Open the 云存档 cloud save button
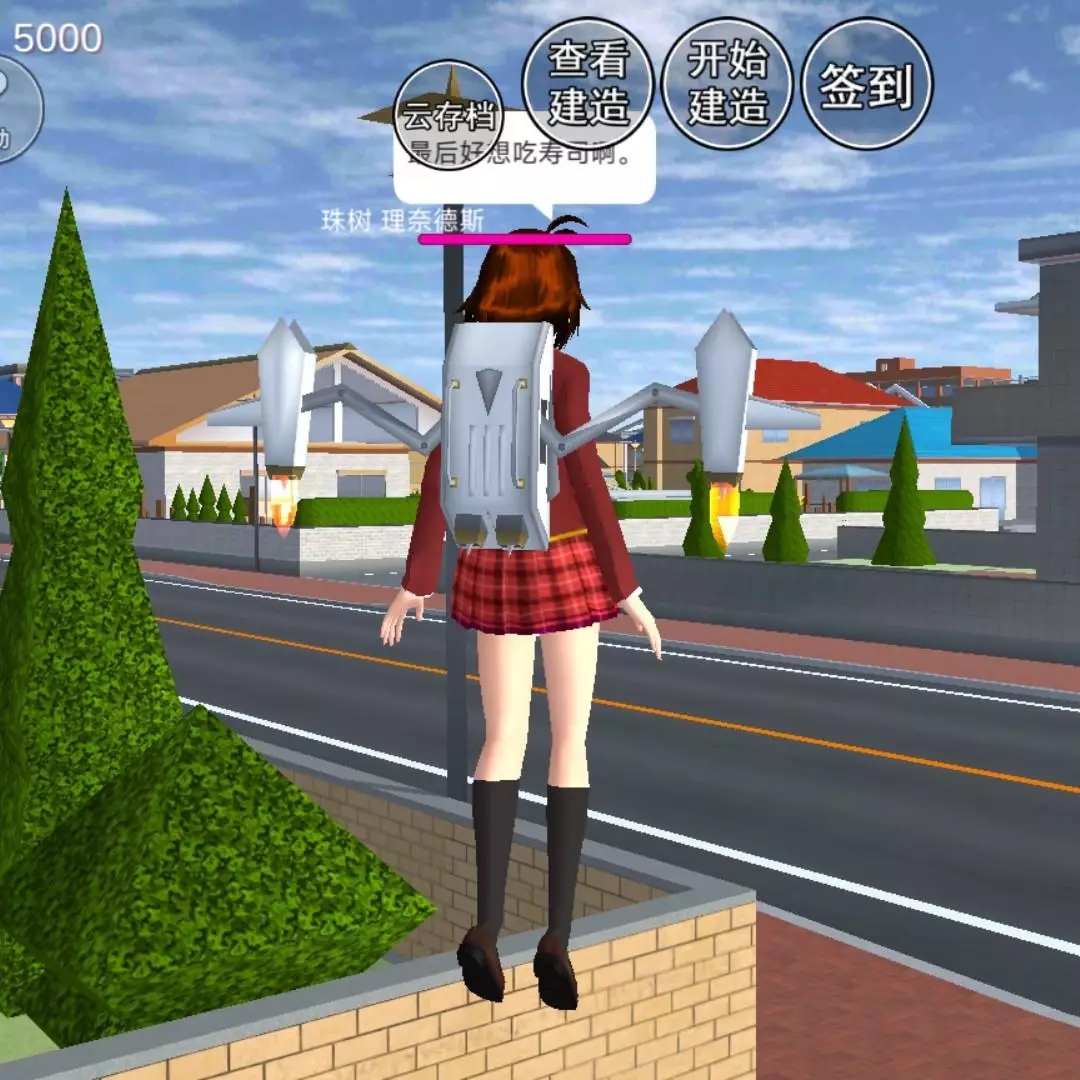This screenshot has width=1080, height=1080. pyautogui.click(x=448, y=115)
